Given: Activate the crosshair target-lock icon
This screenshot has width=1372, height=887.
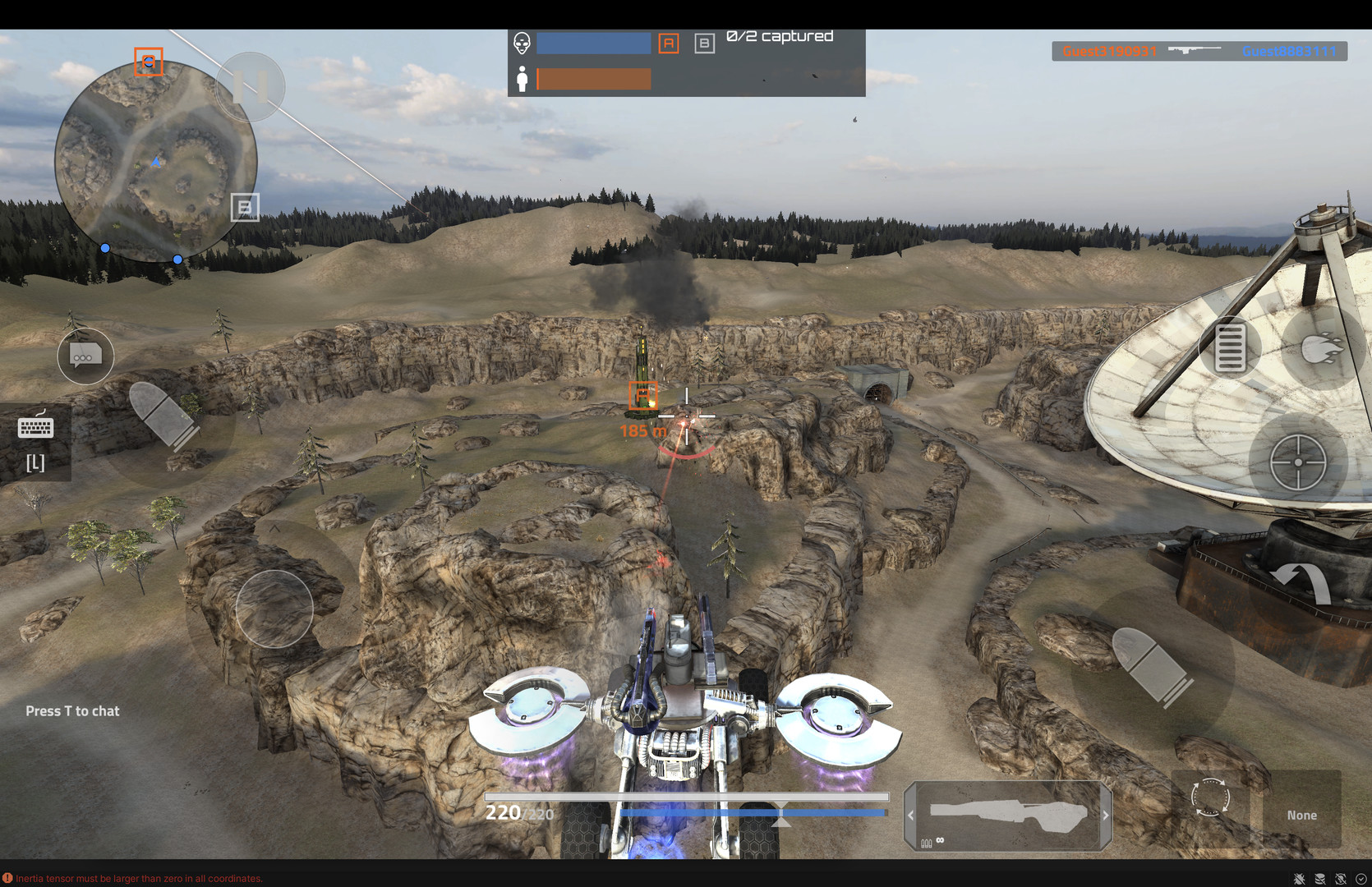Looking at the screenshot, I should point(1301,462).
